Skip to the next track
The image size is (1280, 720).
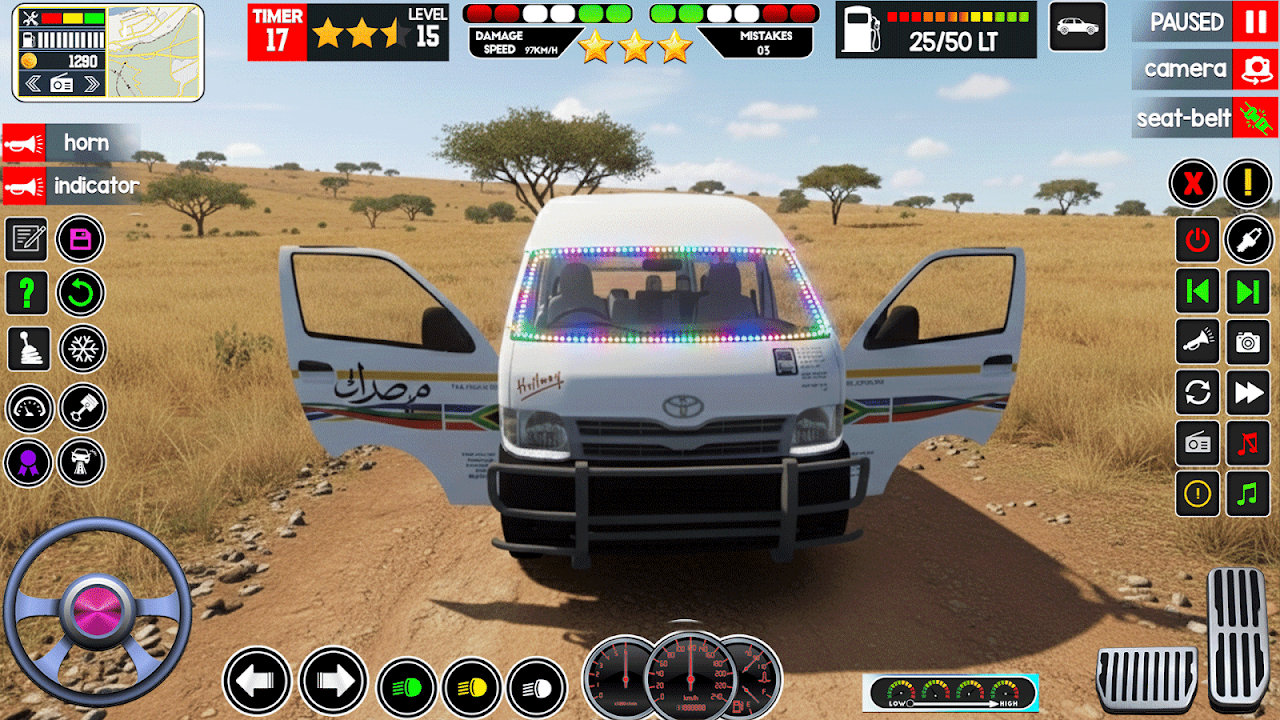pos(1248,291)
